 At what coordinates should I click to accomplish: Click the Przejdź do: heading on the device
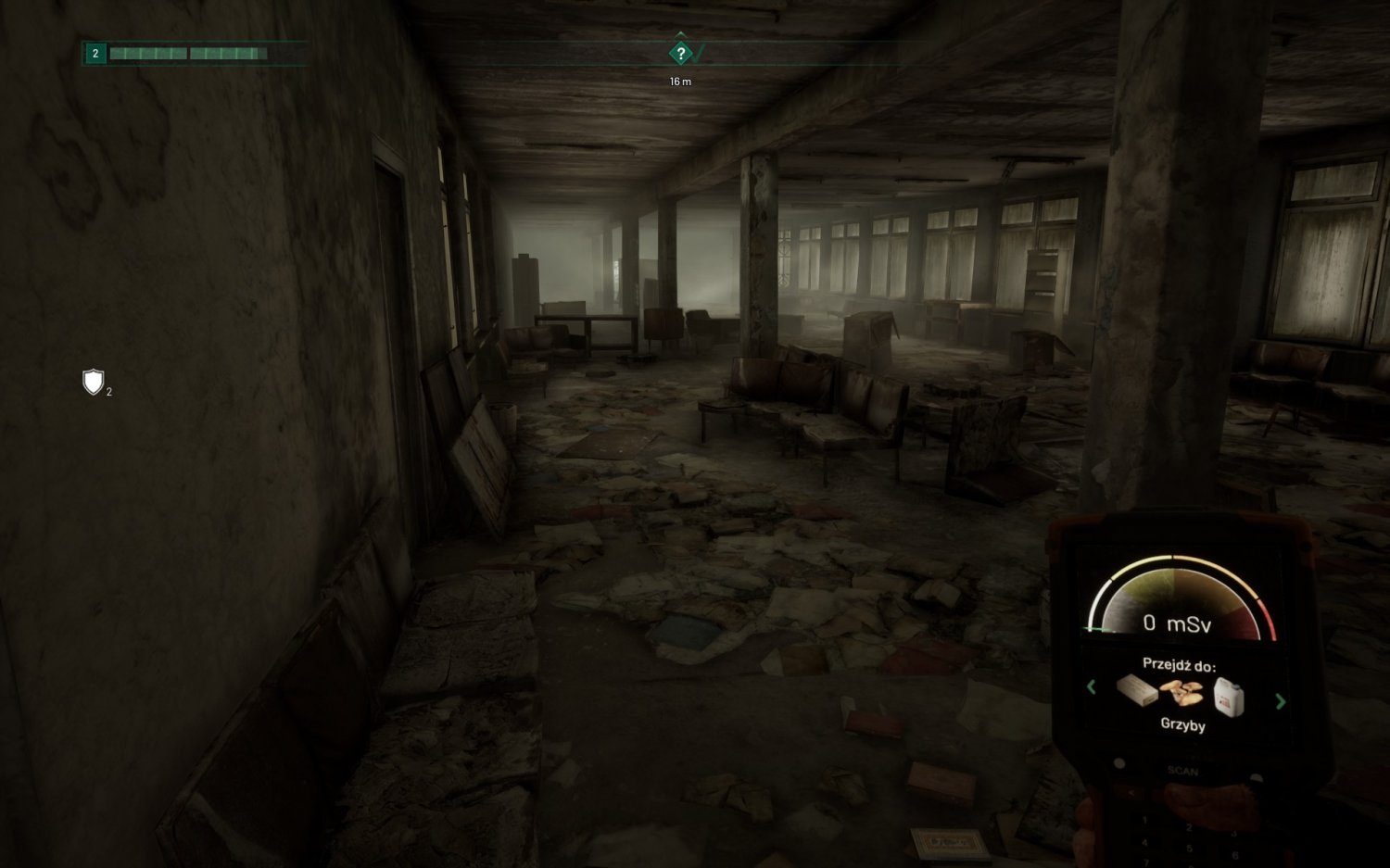(x=1181, y=662)
